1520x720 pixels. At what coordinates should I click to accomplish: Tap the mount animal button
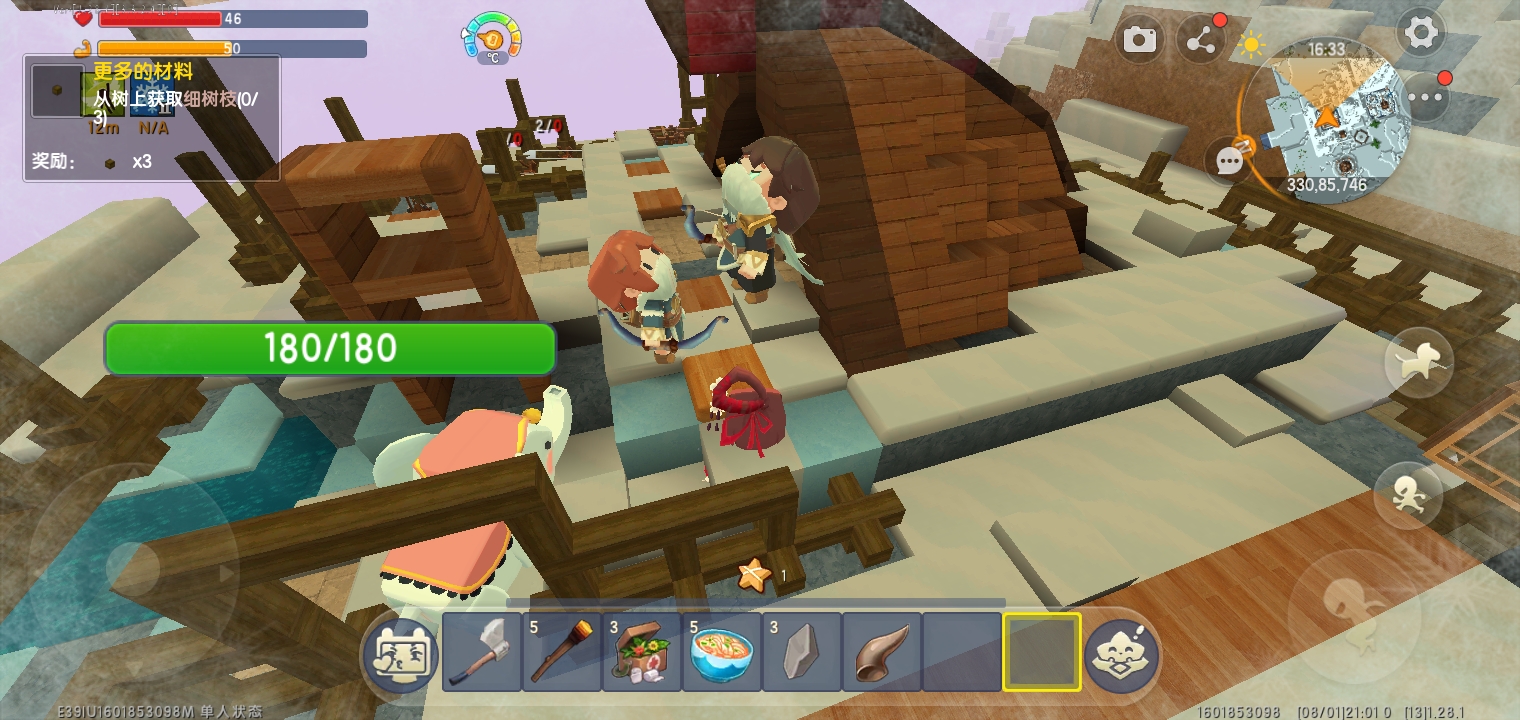(x=1418, y=364)
